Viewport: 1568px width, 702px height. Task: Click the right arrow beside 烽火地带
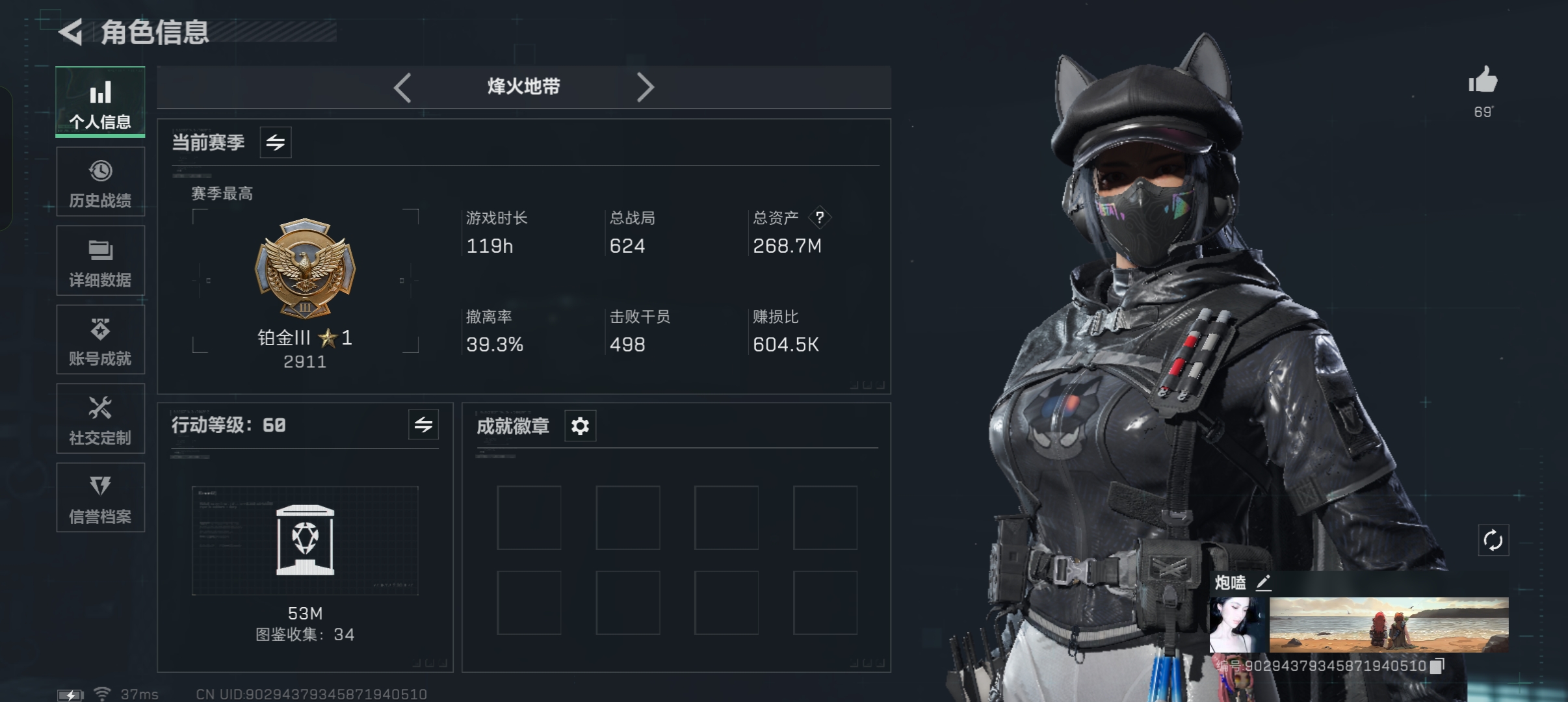(644, 87)
